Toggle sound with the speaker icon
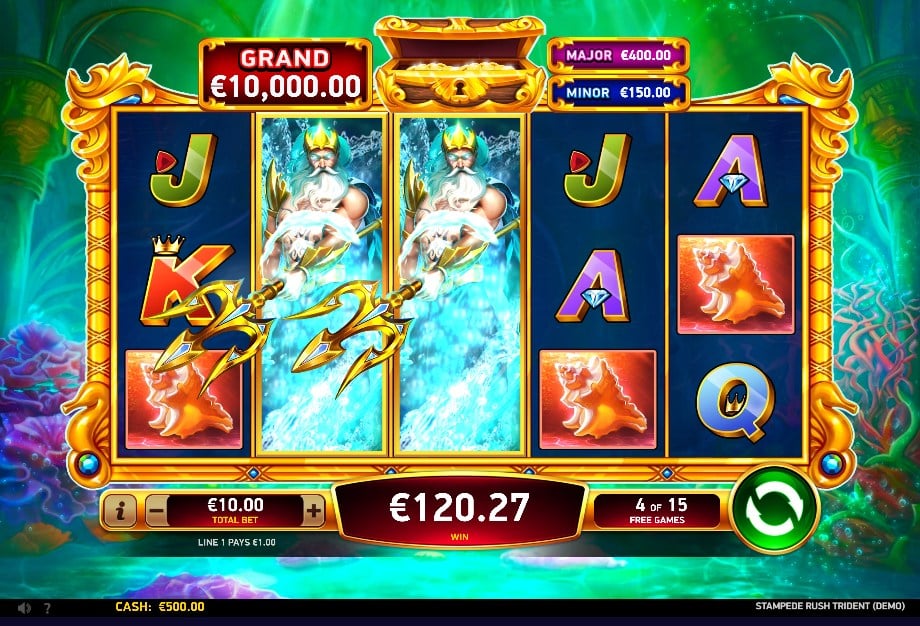 click(24, 607)
